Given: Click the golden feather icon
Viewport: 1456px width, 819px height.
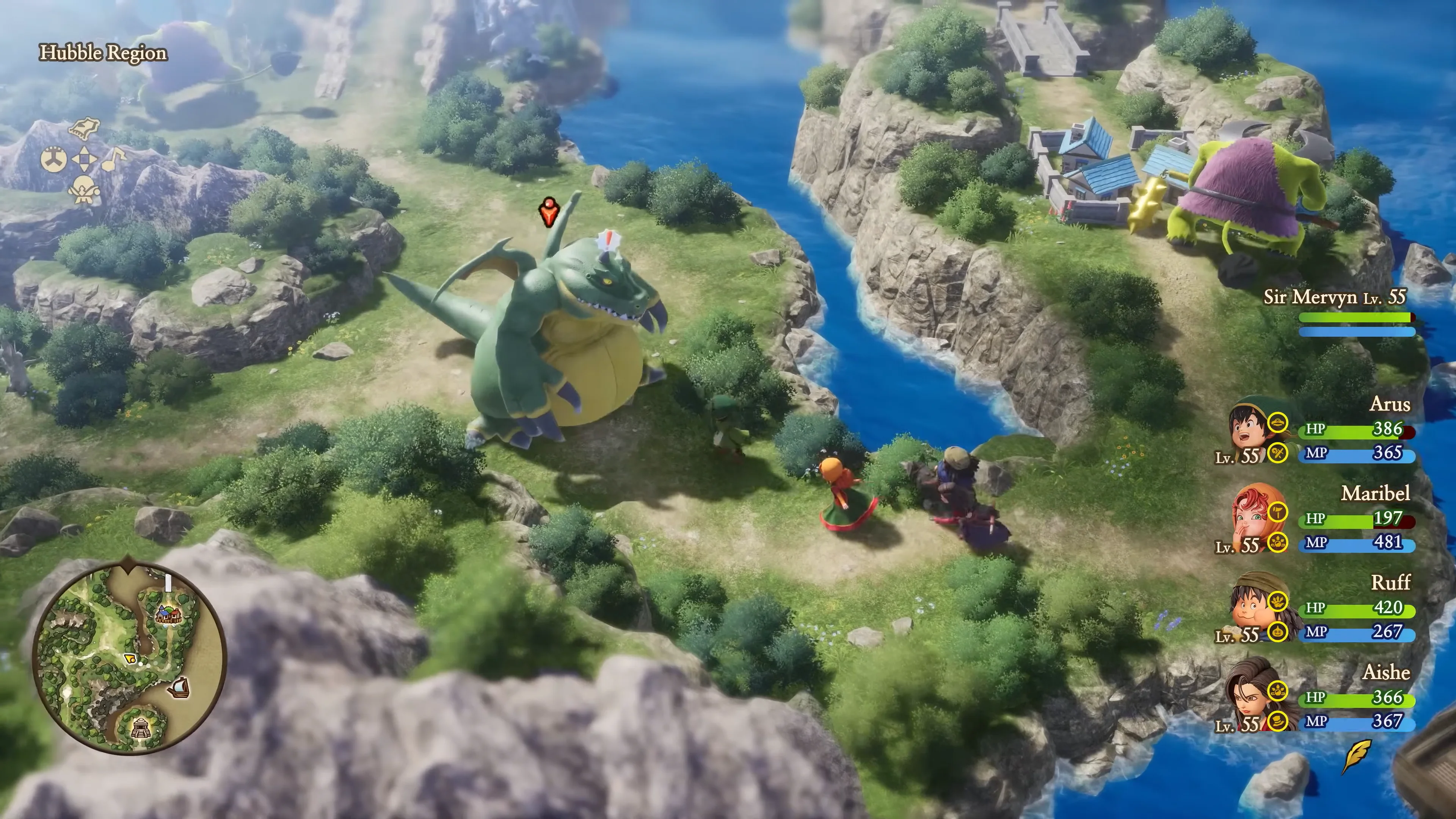Looking at the screenshot, I should tap(1357, 755).
